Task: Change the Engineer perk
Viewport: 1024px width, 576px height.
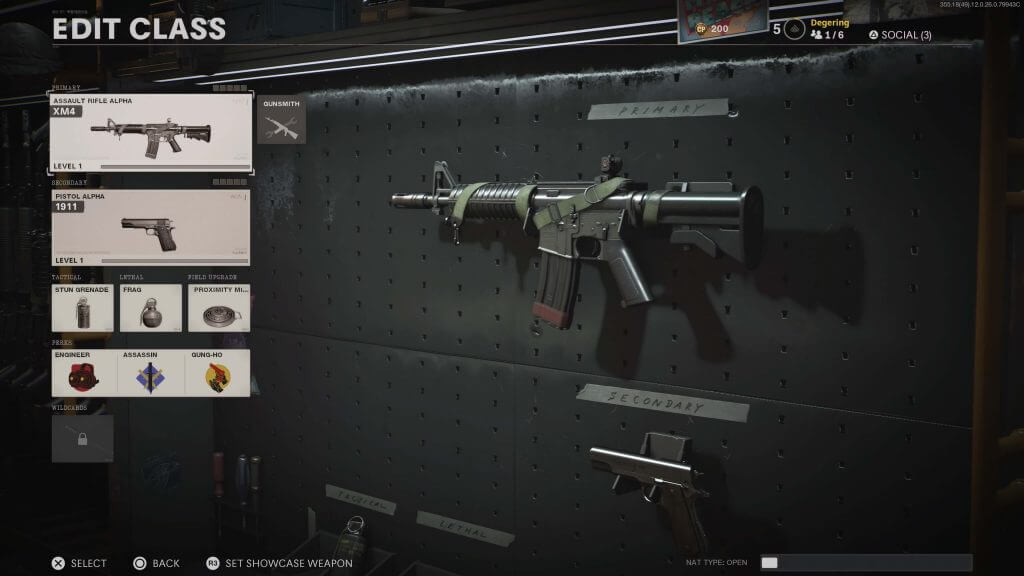Action: click(x=82, y=373)
